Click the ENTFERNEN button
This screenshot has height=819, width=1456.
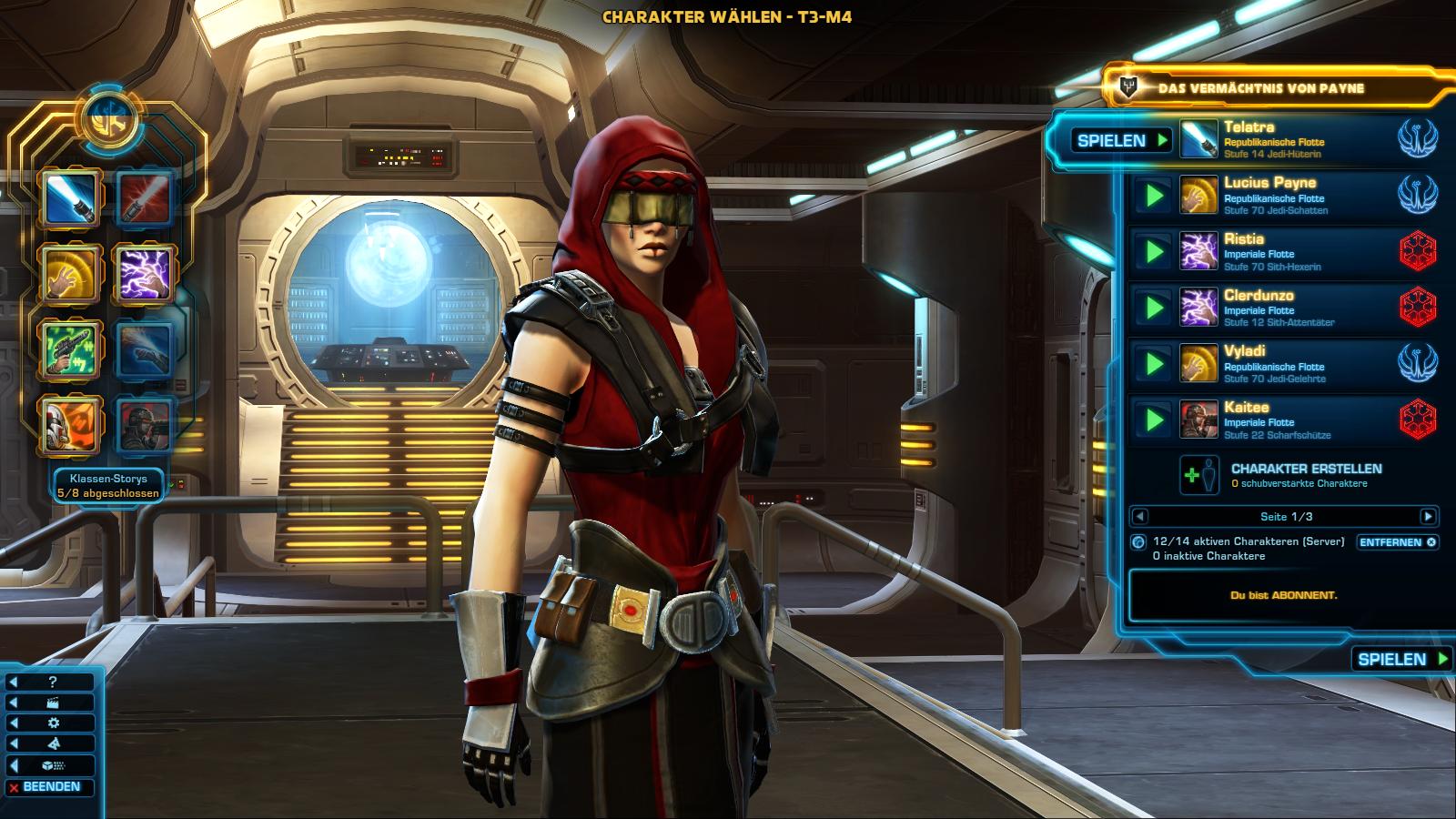tap(1397, 542)
